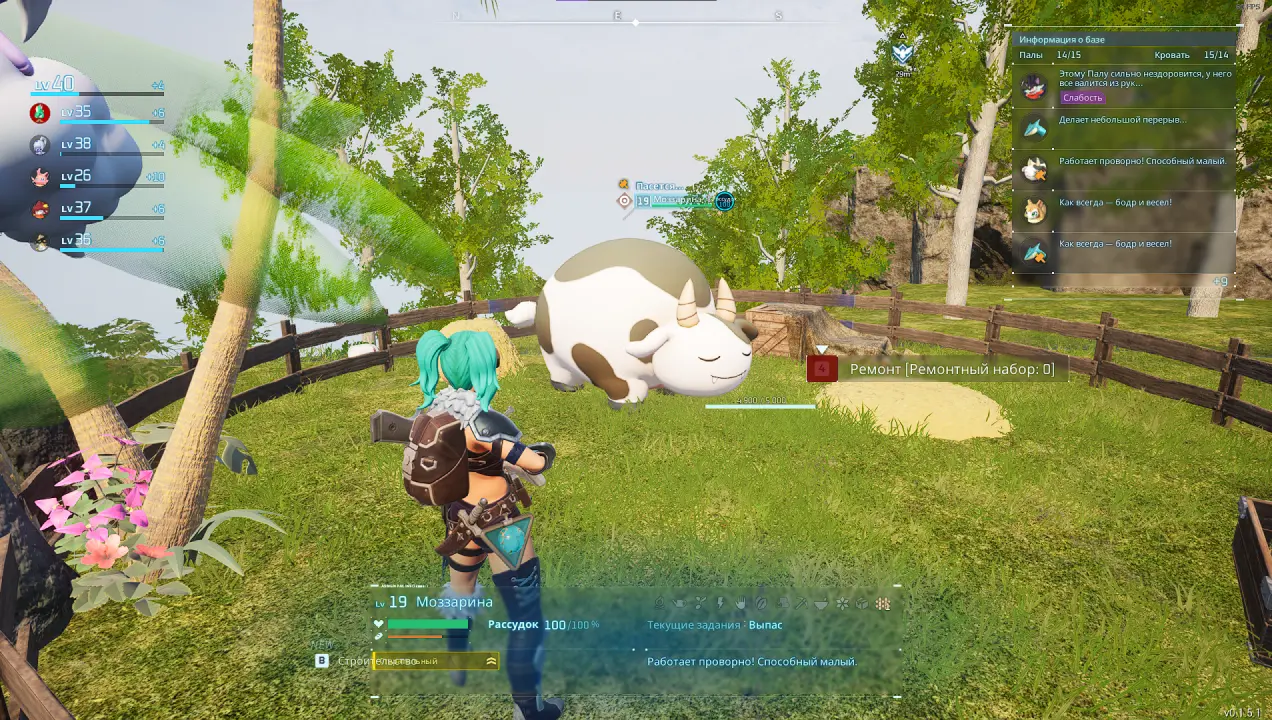Viewport: 1272px width, 720px height.
Task: Open the sick pal row marked Слабость
Action: coord(1125,86)
